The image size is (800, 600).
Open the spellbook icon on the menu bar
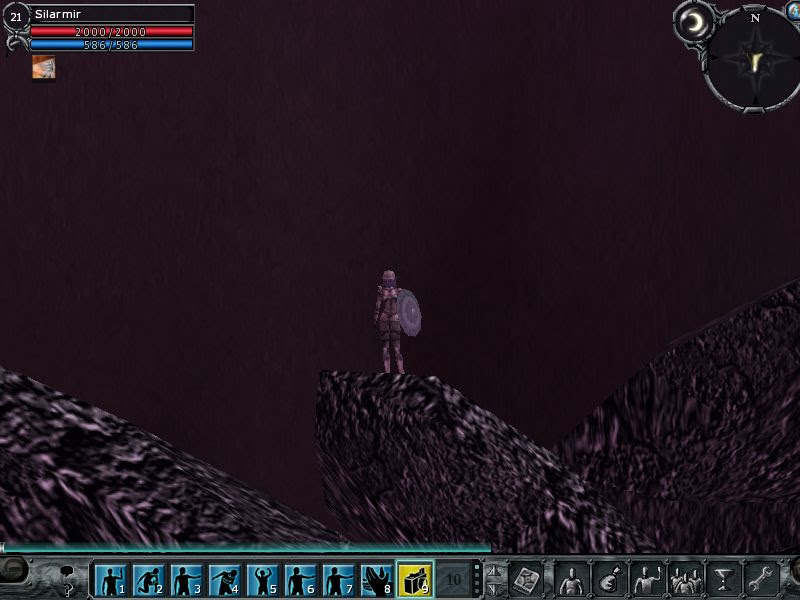(x=526, y=579)
